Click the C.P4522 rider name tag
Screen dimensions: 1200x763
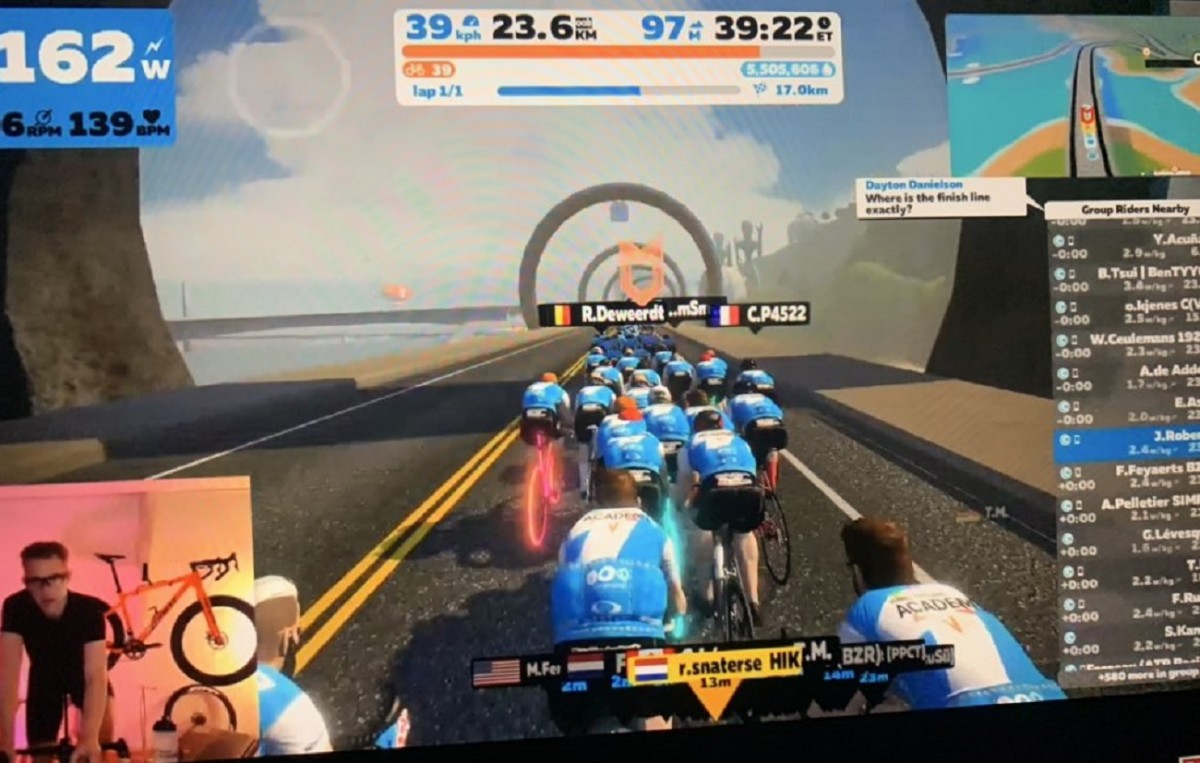pyautogui.click(x=758, y=315)
